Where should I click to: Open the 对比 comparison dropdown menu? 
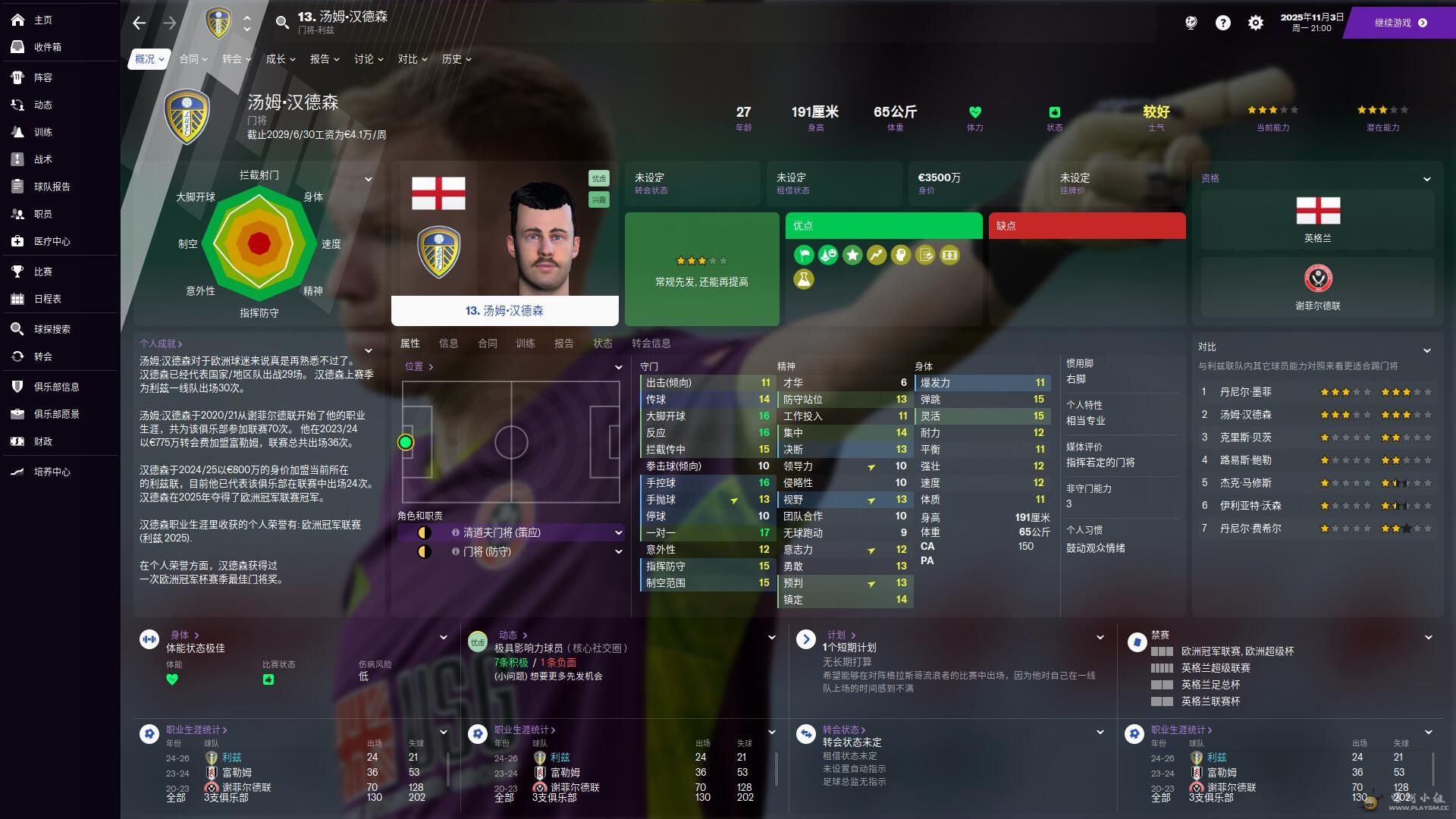(413, 59)
